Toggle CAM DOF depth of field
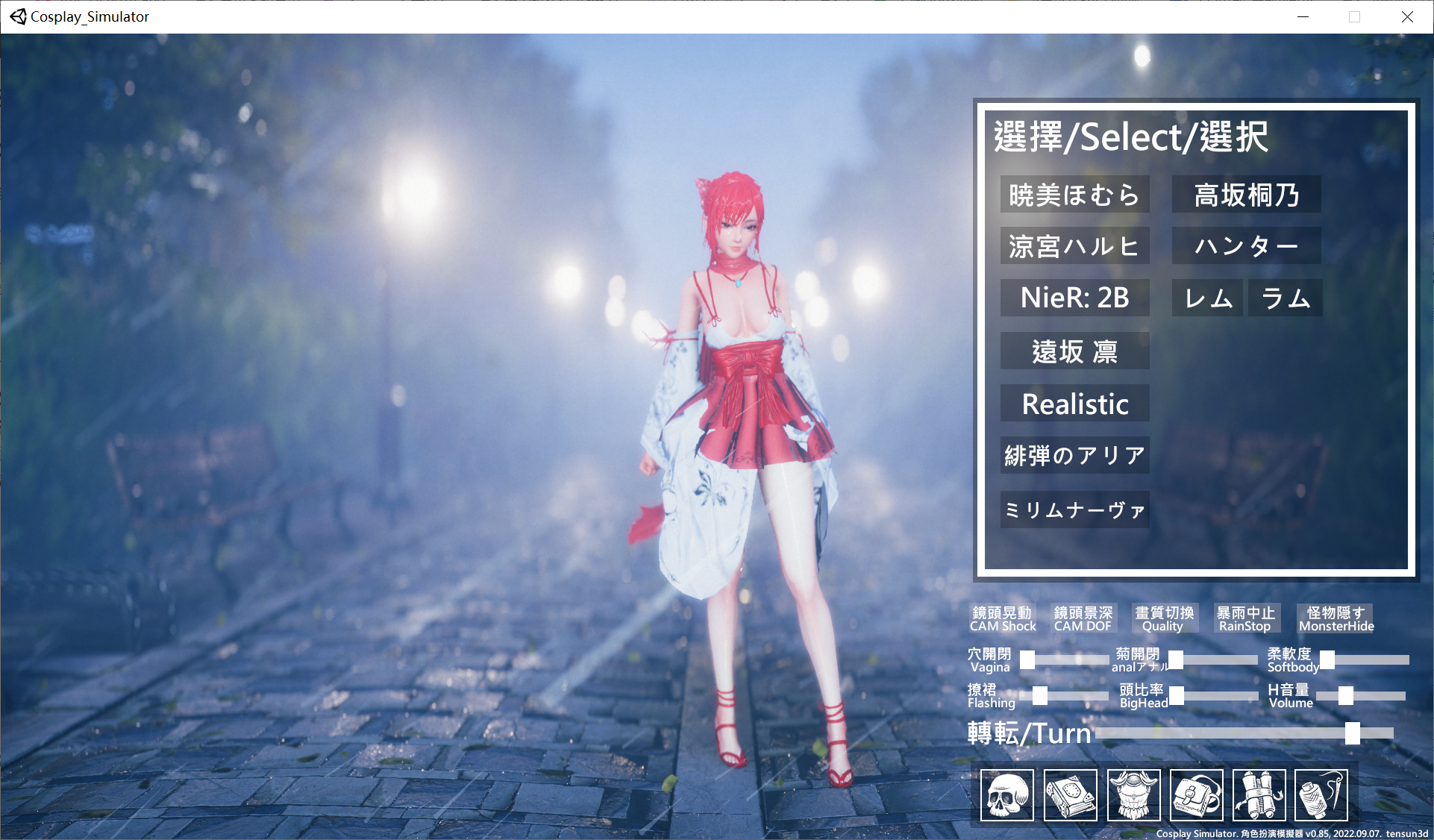The image size is (1434, 840). pos(1083,618)
